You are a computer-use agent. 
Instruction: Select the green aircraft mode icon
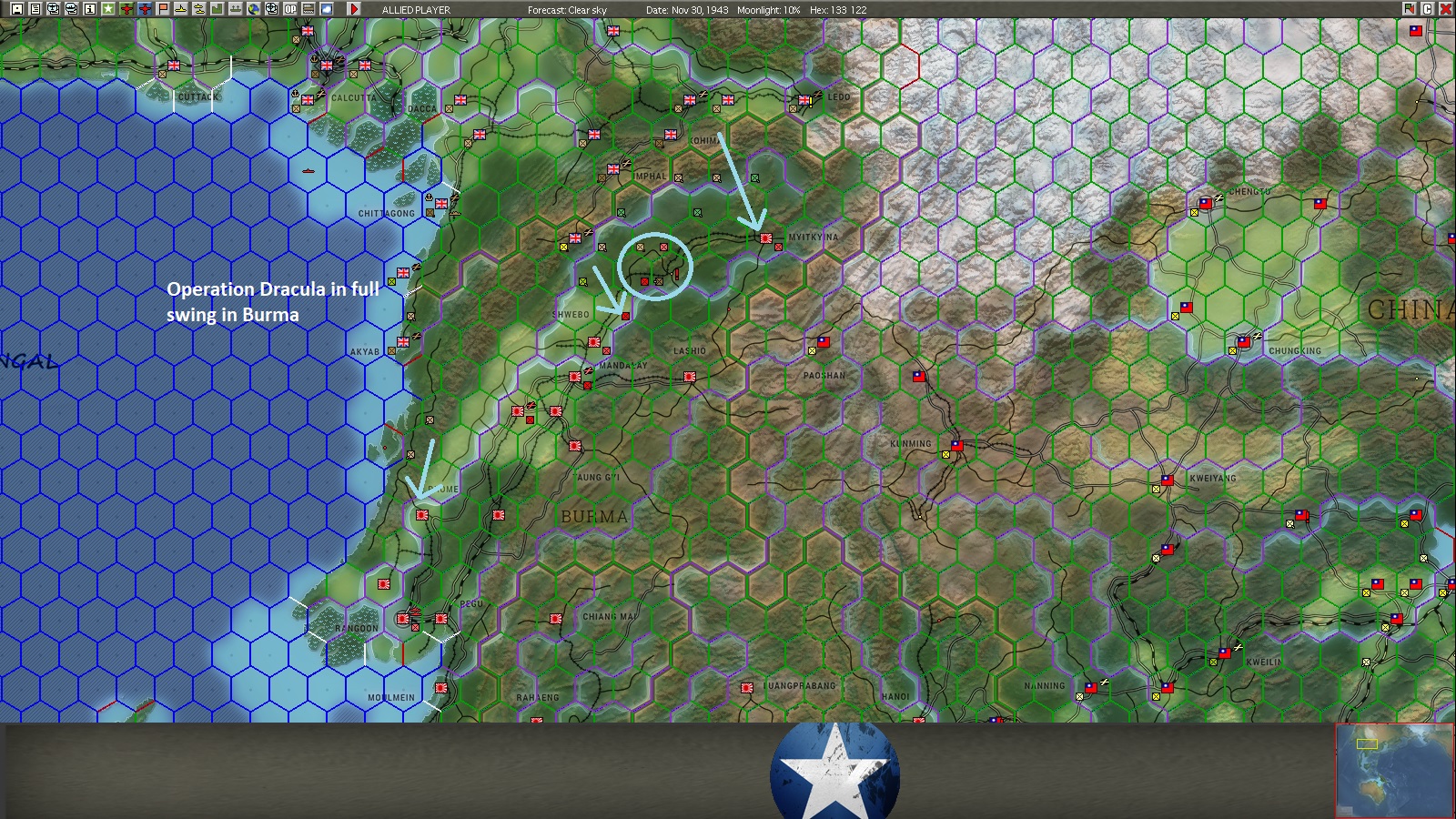pos(127,9)
